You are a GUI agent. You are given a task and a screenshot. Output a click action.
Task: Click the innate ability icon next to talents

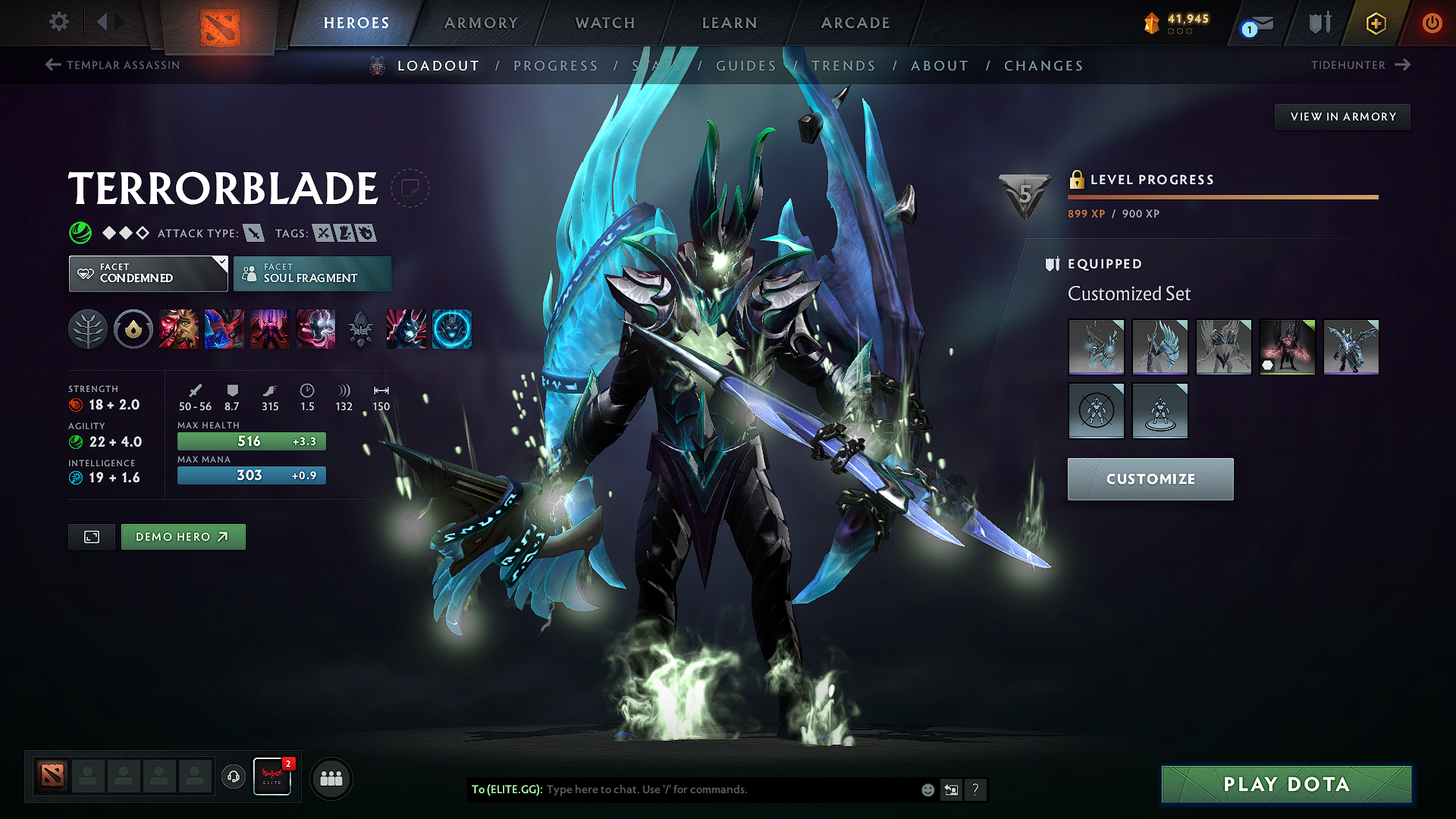133,328
